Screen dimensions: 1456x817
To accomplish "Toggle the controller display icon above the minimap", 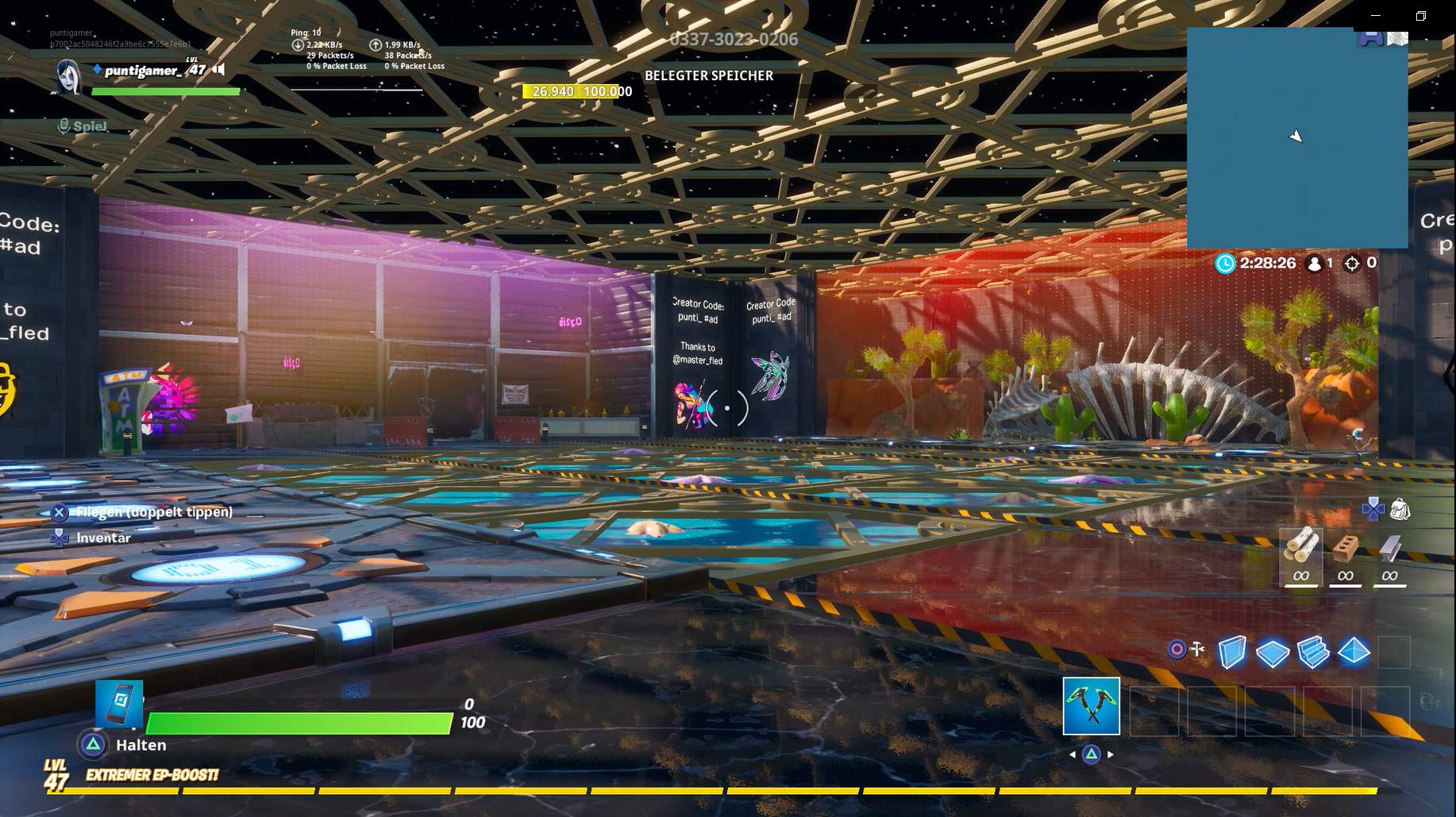I will [1373, 37].
